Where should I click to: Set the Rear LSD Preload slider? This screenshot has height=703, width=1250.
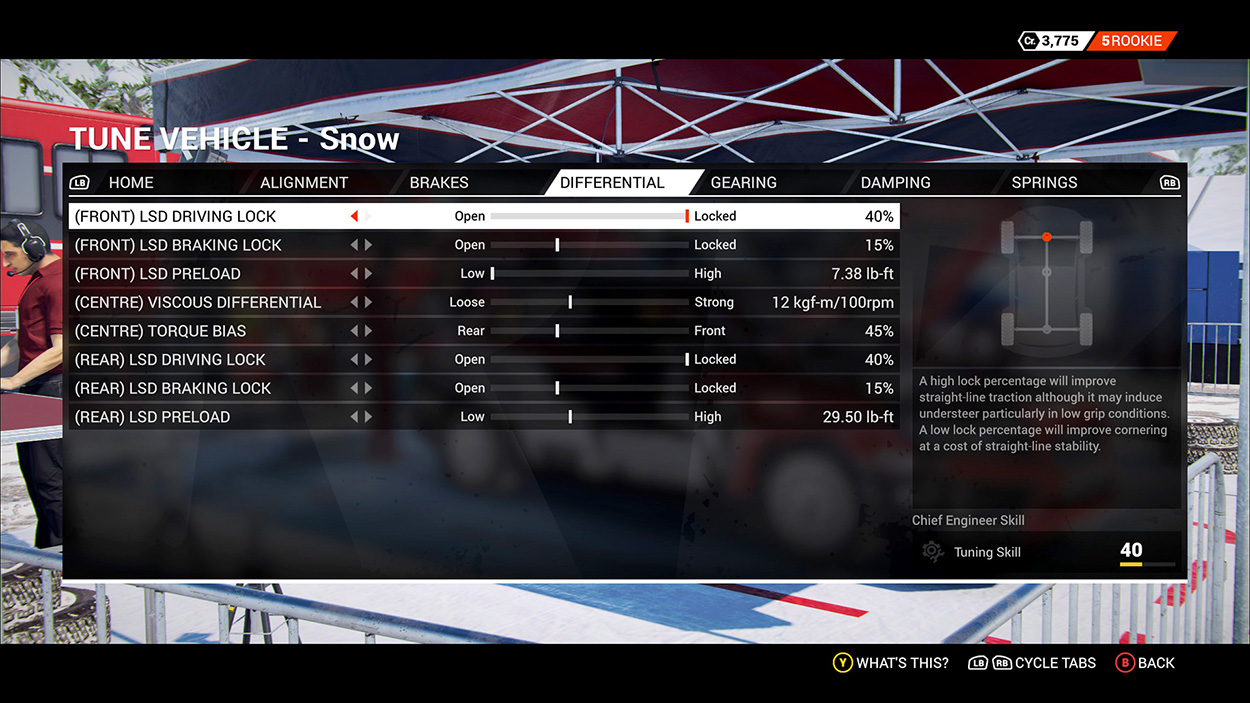point(589,417)
